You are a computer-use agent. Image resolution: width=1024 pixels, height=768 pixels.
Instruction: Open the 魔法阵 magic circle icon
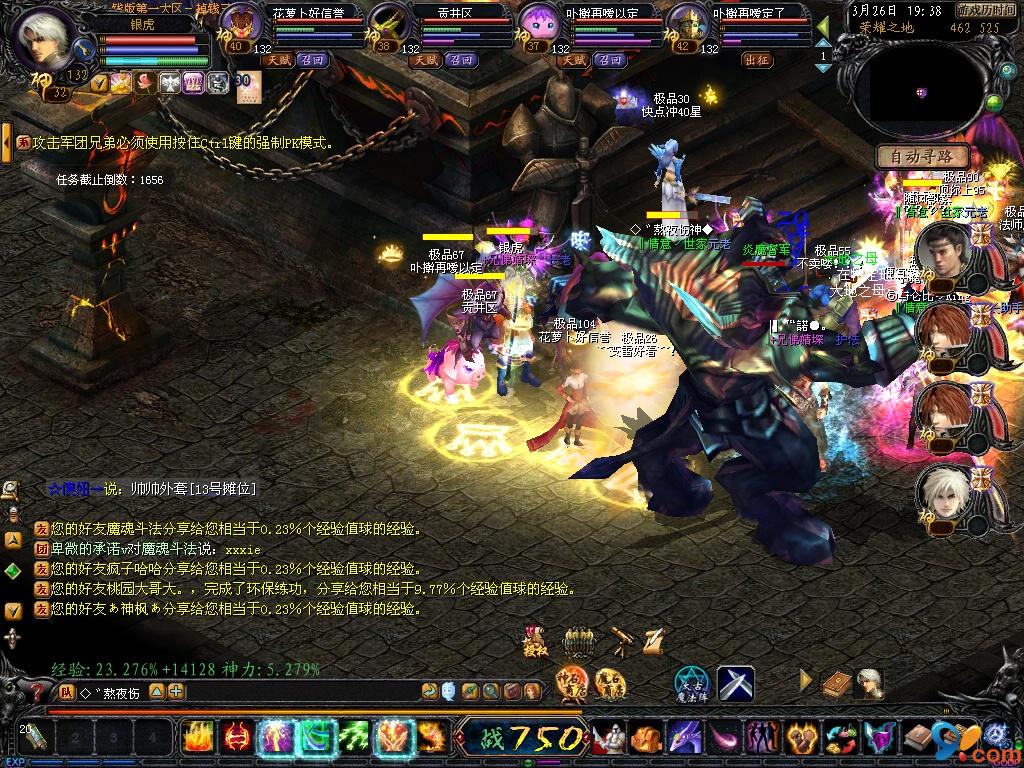click(x=690, y=682)
